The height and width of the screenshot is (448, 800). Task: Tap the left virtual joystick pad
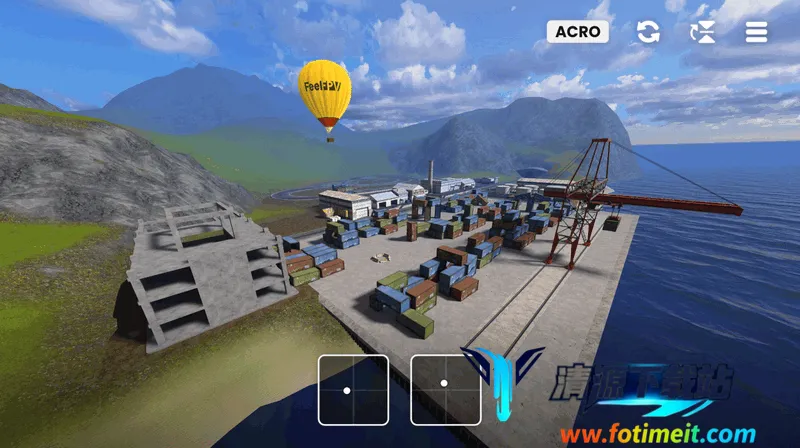353,390
